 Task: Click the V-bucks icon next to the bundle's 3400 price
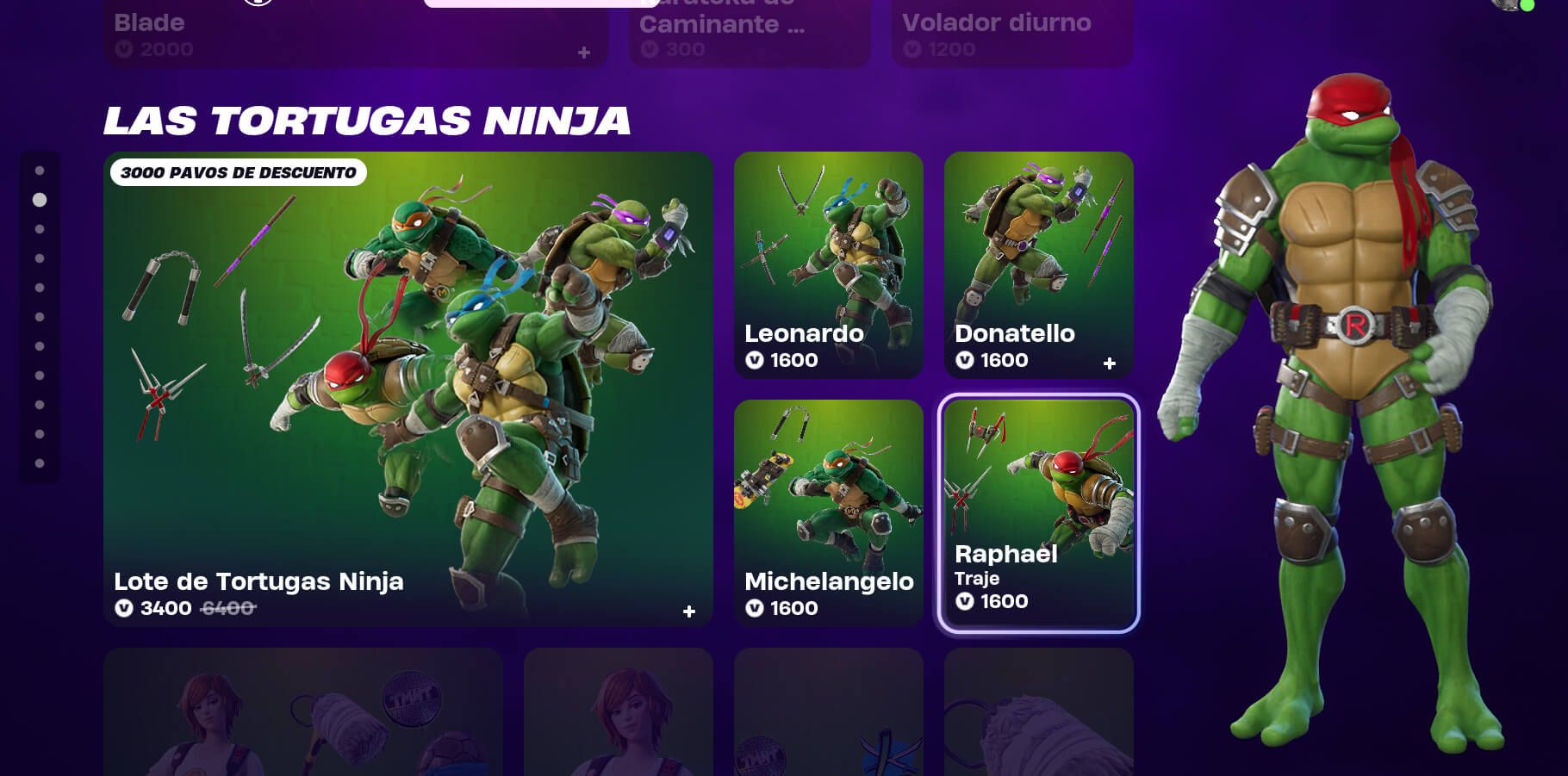(x=126, y=608)
